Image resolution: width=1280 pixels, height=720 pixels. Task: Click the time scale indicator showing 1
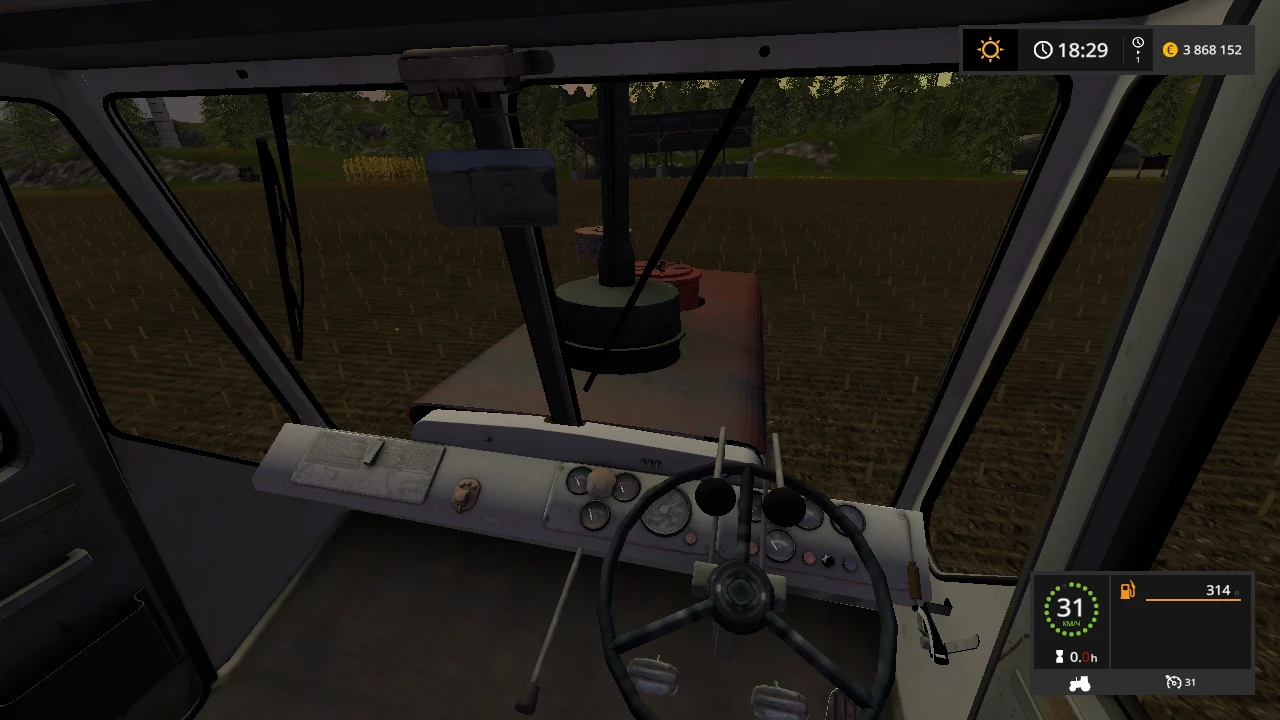pos(1136,49)
